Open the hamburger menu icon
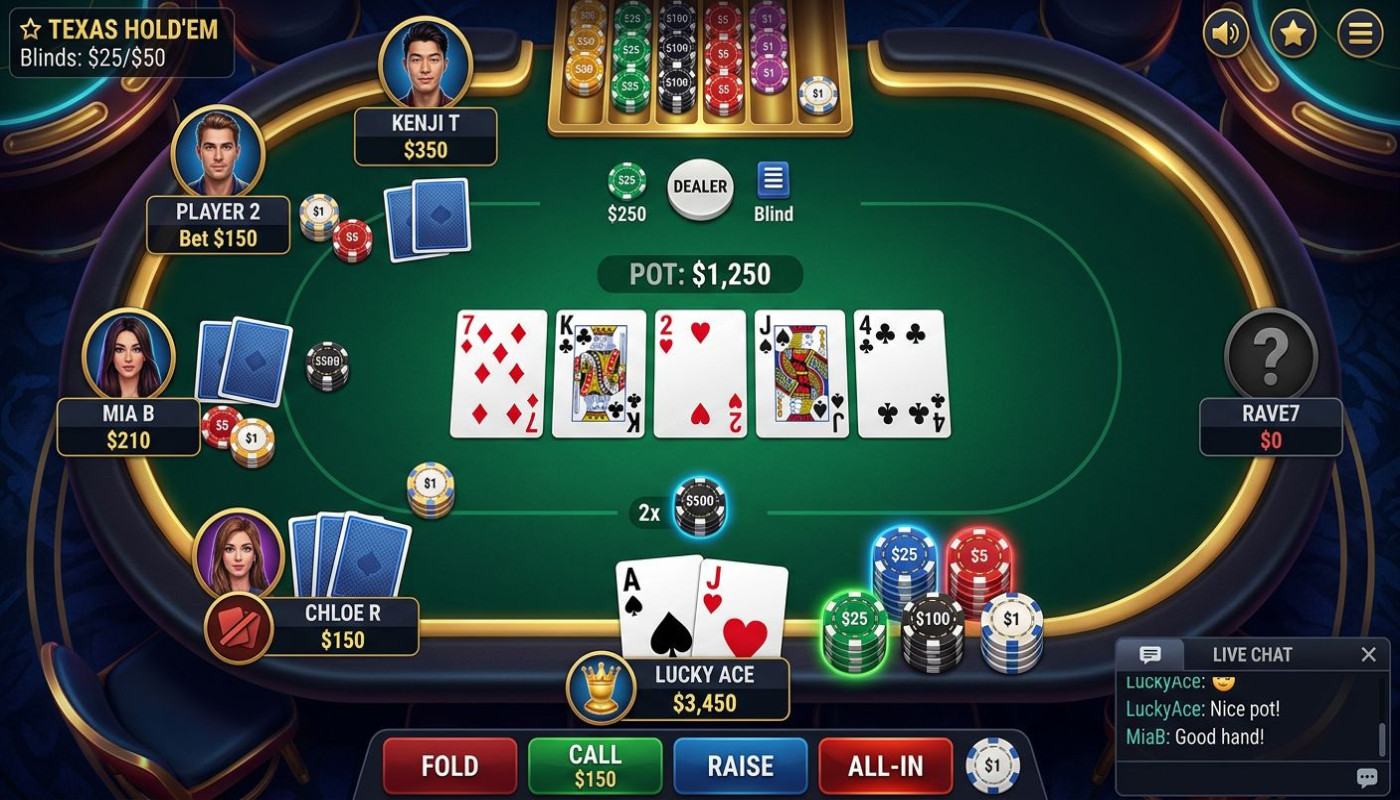 (x=1357, y=33)
